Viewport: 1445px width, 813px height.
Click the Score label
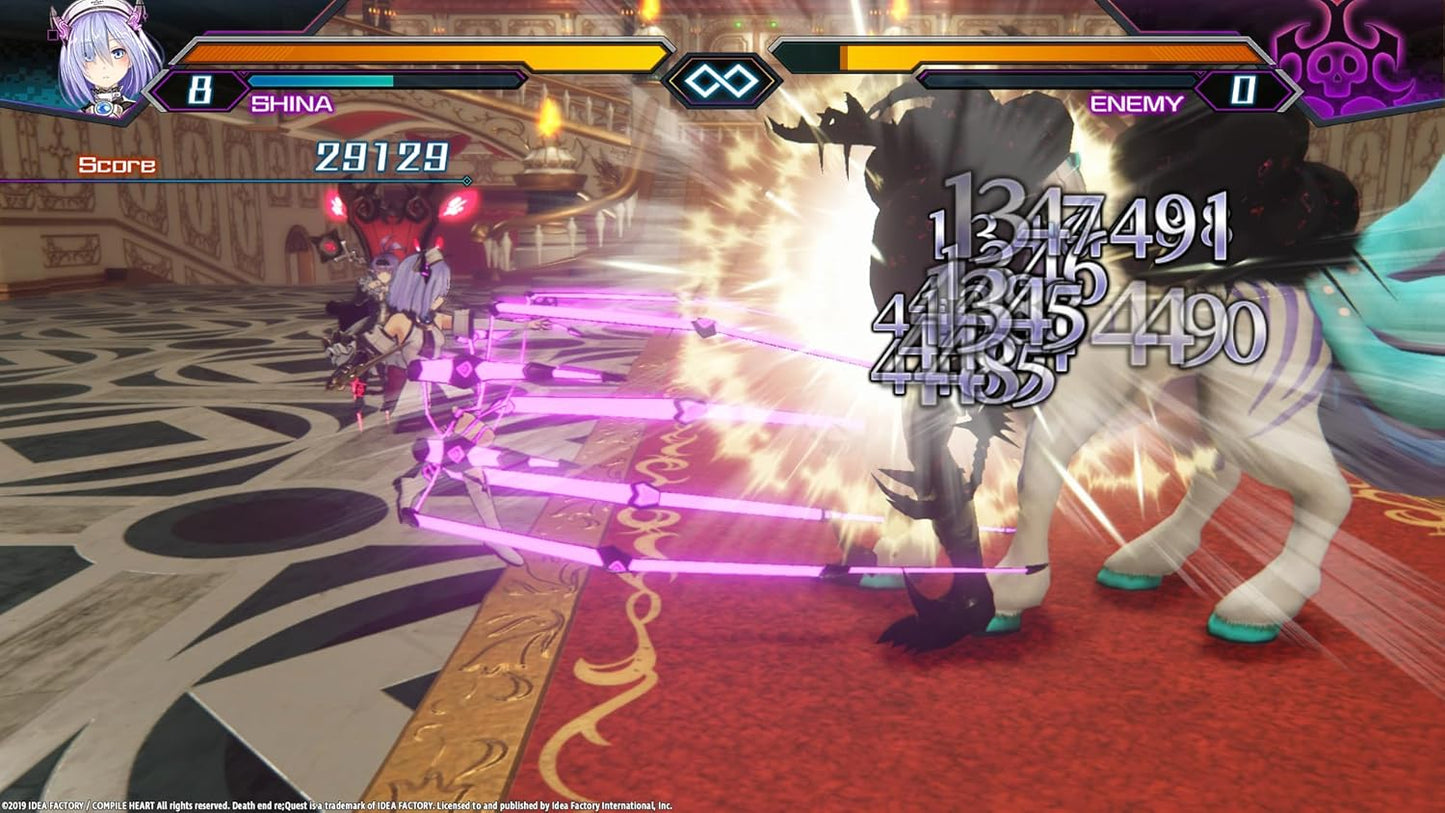pyautogui.click(x=119, y=164)
